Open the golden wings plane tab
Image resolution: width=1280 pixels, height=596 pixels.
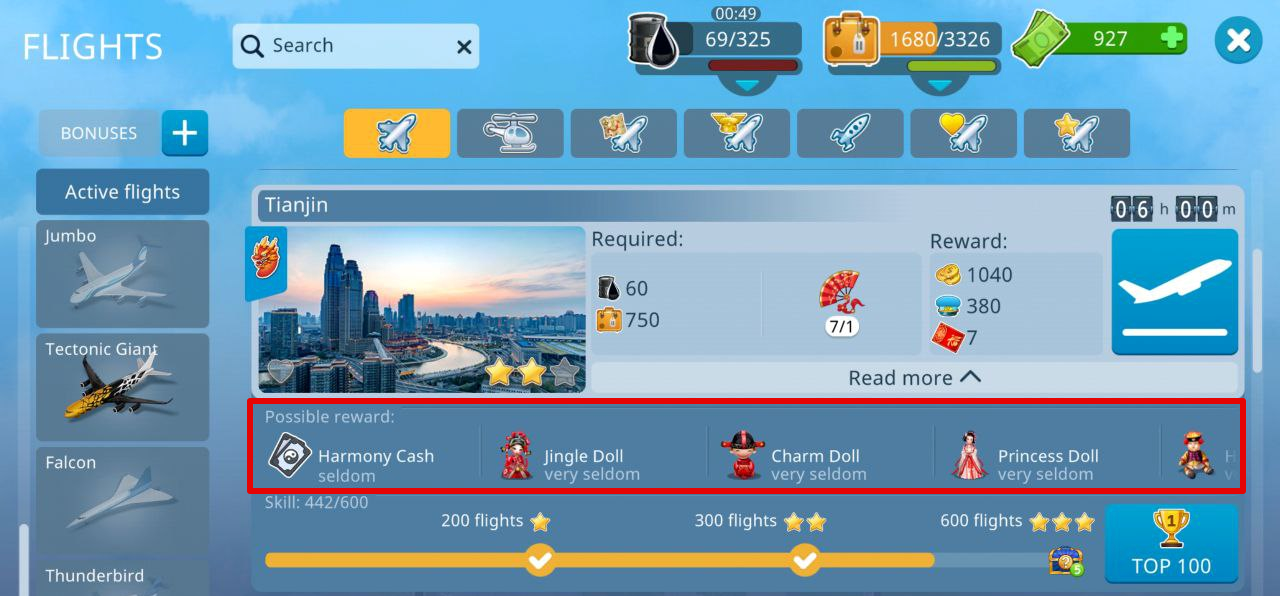[737, 134]
